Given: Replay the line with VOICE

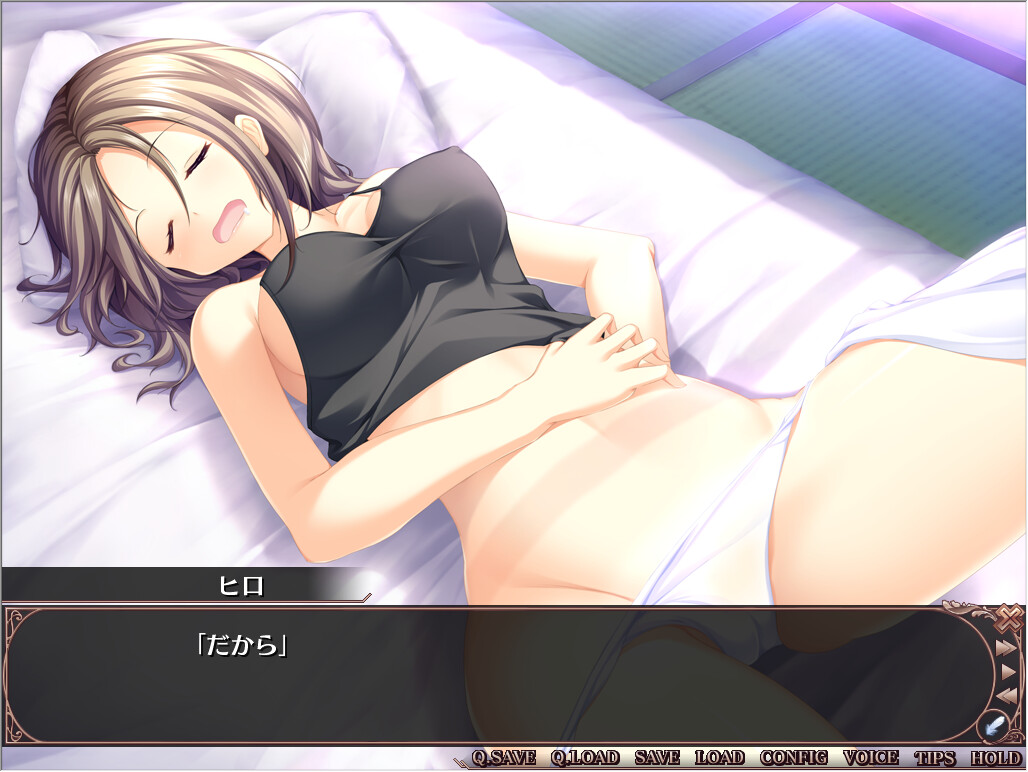Looking at the screenshot, I should [x=871, y=758].
